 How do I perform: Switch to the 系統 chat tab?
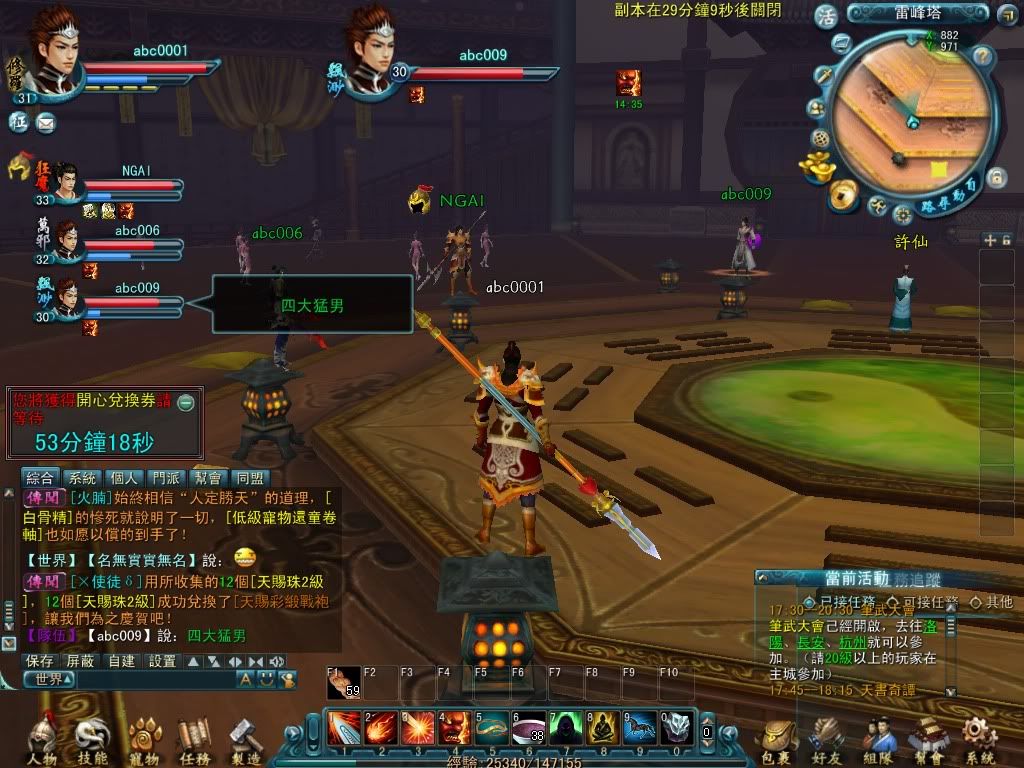[x=85, y=478]
